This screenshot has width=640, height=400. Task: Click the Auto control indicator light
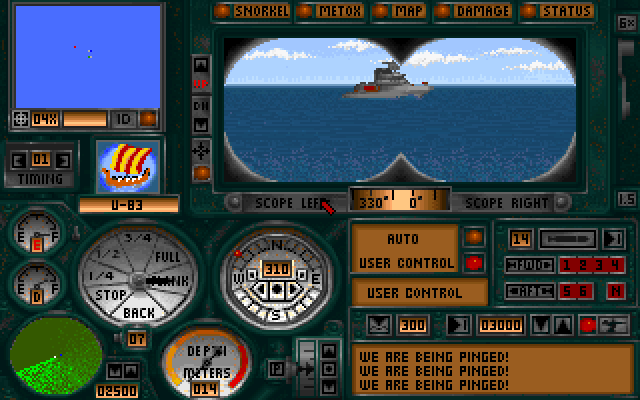click(475, 238)
